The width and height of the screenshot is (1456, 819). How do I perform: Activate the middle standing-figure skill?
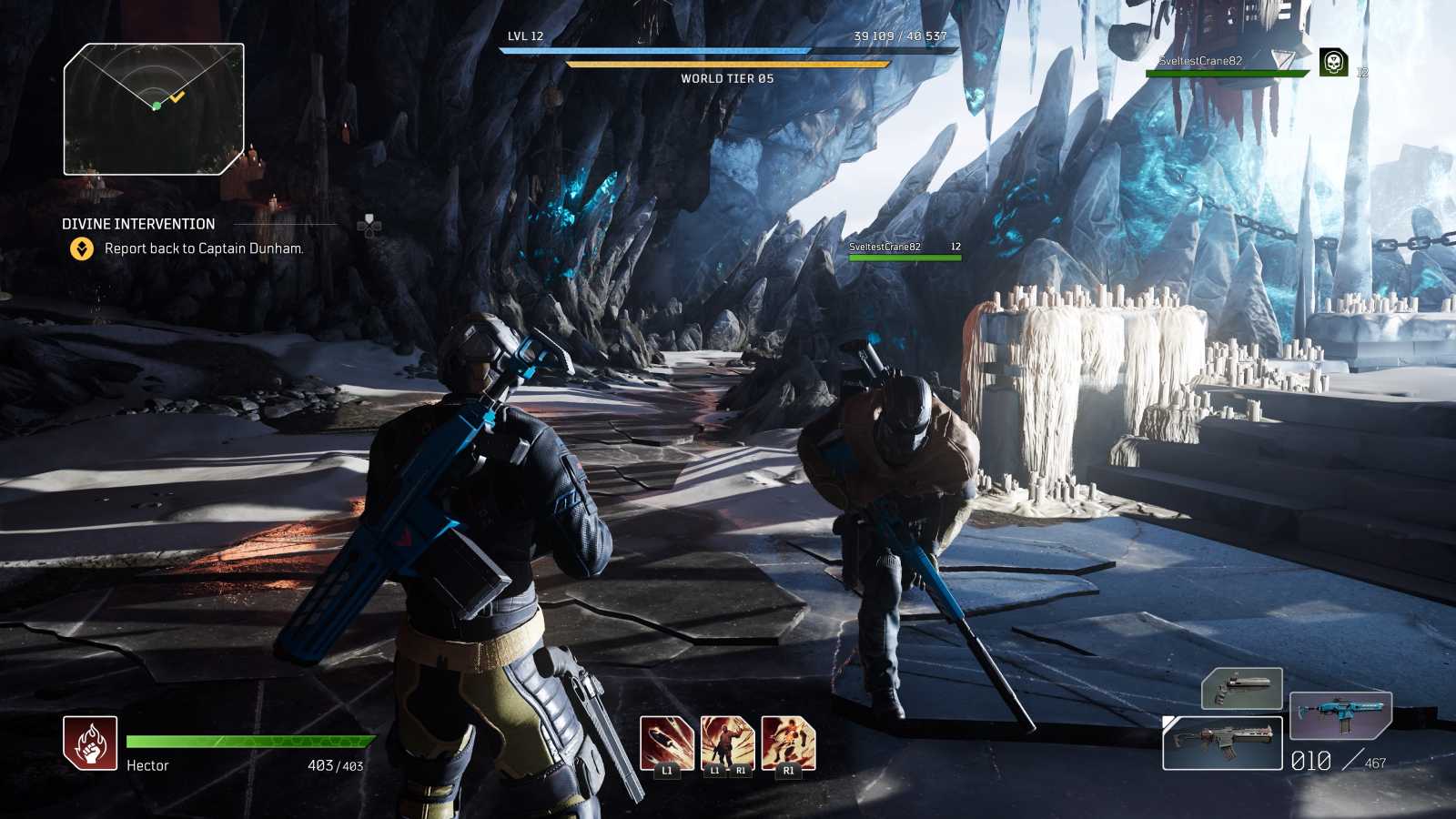(727, 743)
